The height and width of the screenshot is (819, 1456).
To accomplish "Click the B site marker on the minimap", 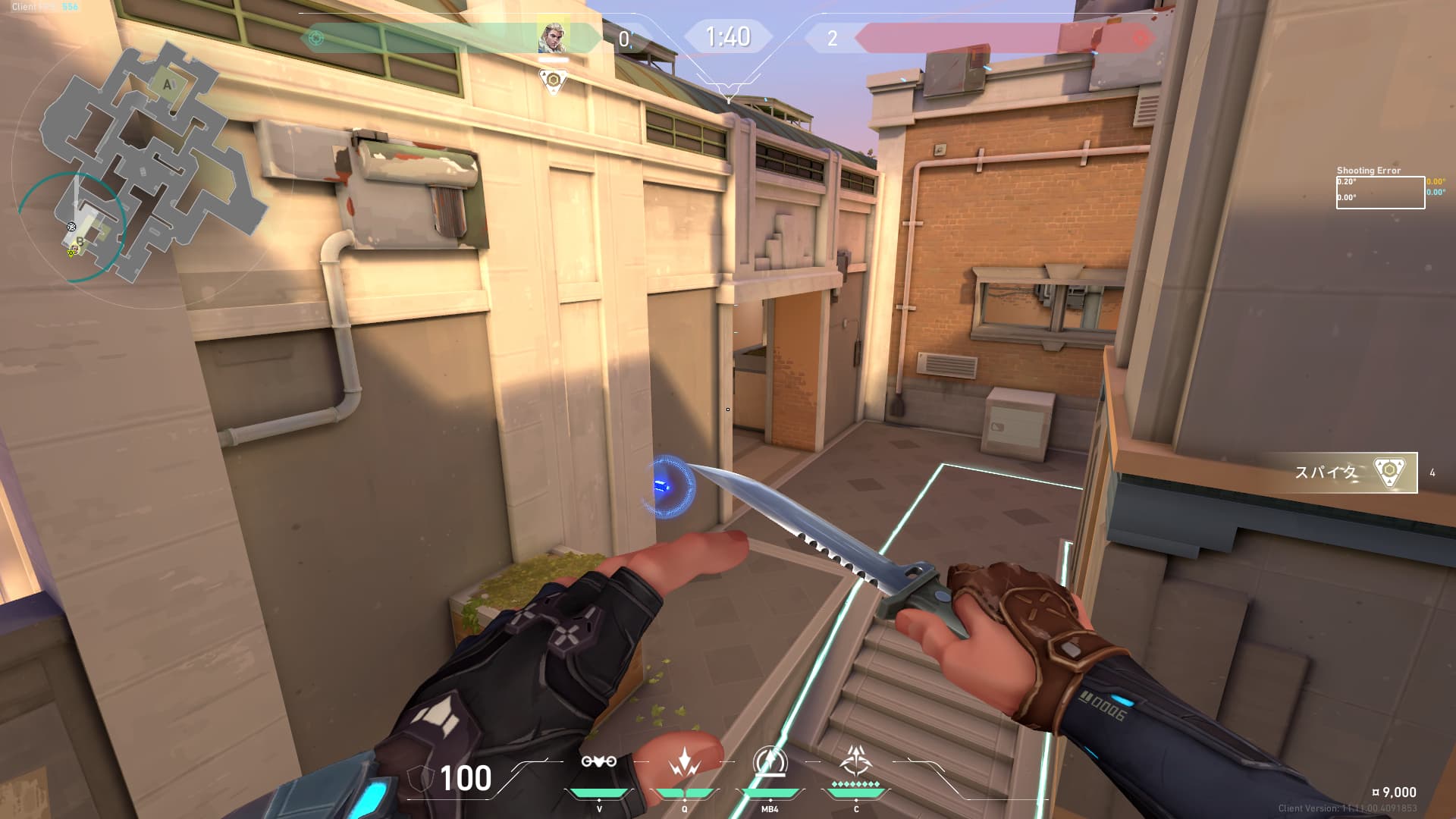I will (80, 241).
